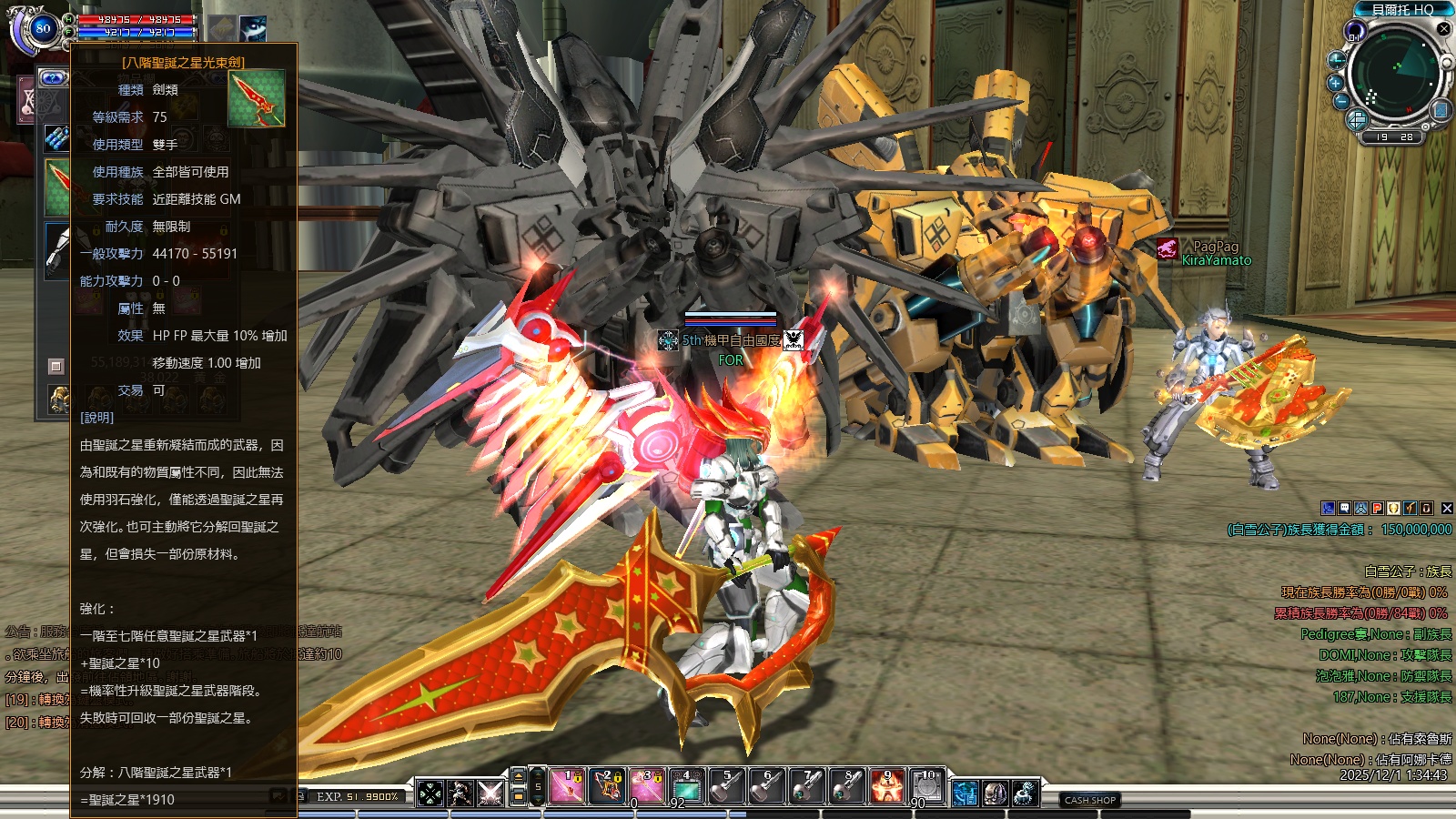This screenshot has height=819, width=1456.
Task: Toggle the speech bubble chat filter
Action: (x=1345, y=509)
